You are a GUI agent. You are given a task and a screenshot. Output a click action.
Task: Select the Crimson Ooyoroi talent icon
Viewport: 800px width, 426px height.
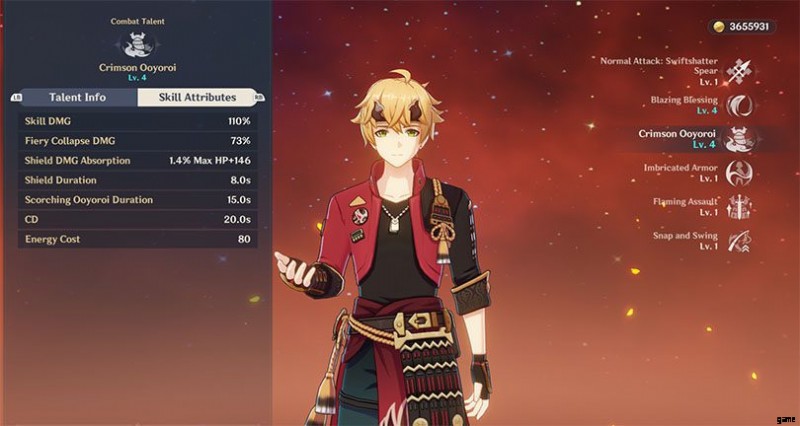click(741, 139)
